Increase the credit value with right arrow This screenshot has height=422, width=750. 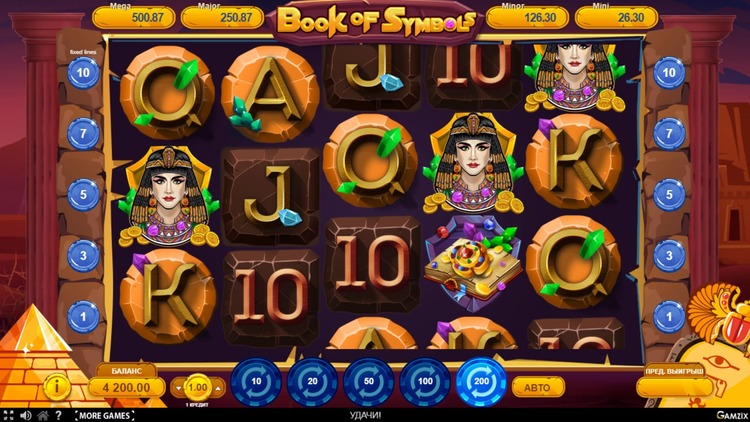coord(217,386)
